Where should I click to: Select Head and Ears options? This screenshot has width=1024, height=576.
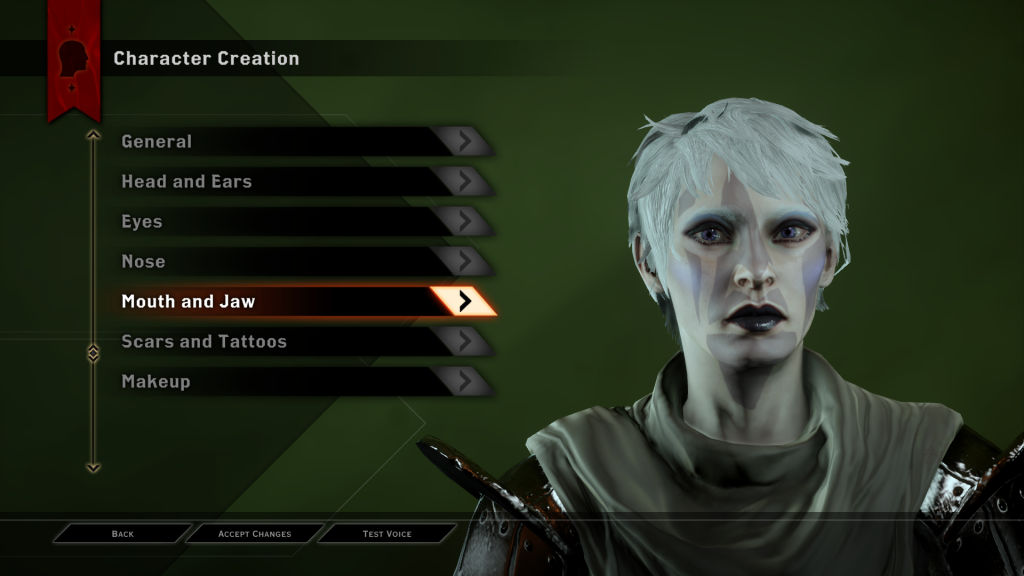coord(300,182)
